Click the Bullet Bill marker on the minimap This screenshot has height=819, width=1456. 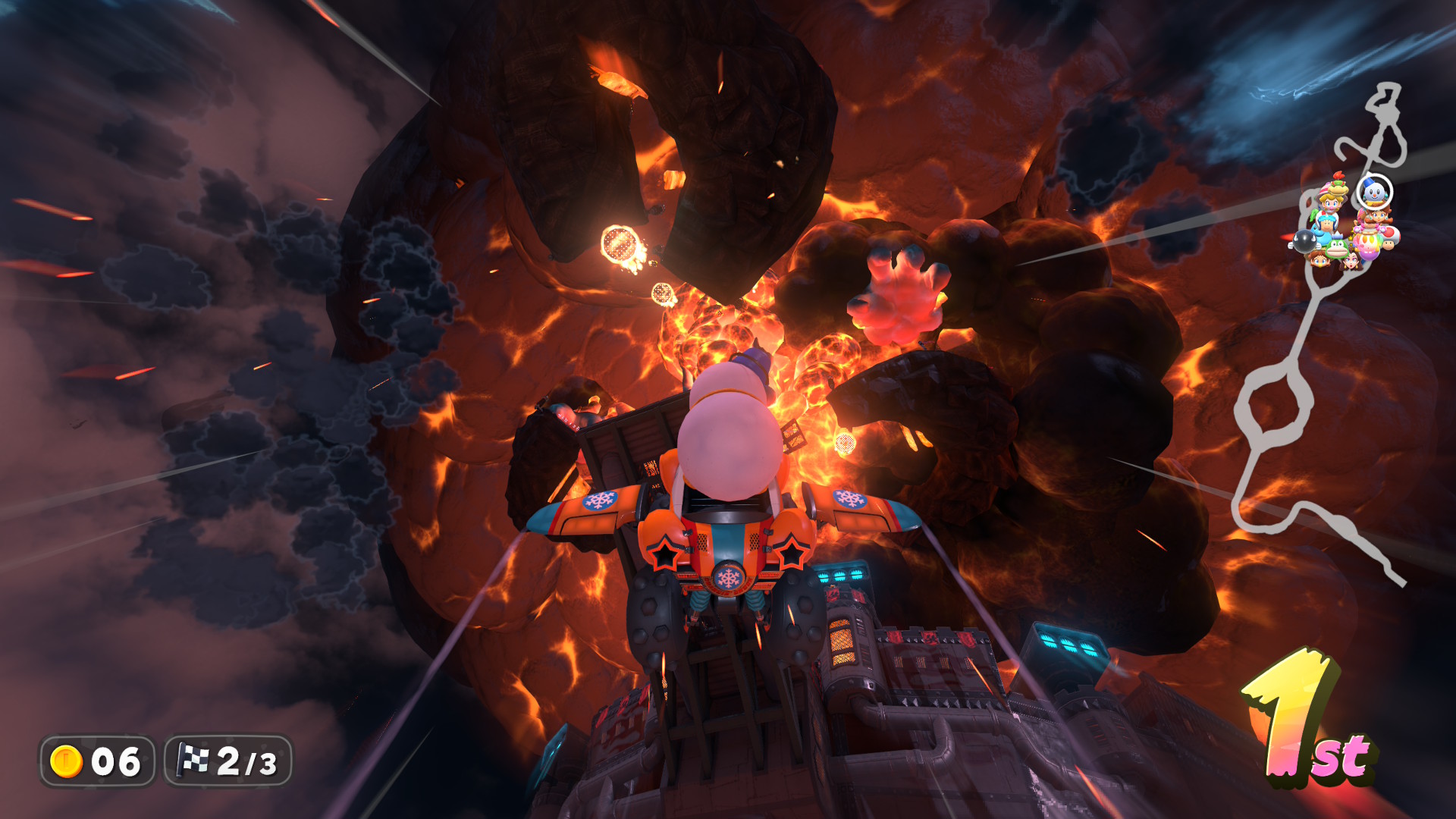pyautogui.click(x=1304, y=242)
